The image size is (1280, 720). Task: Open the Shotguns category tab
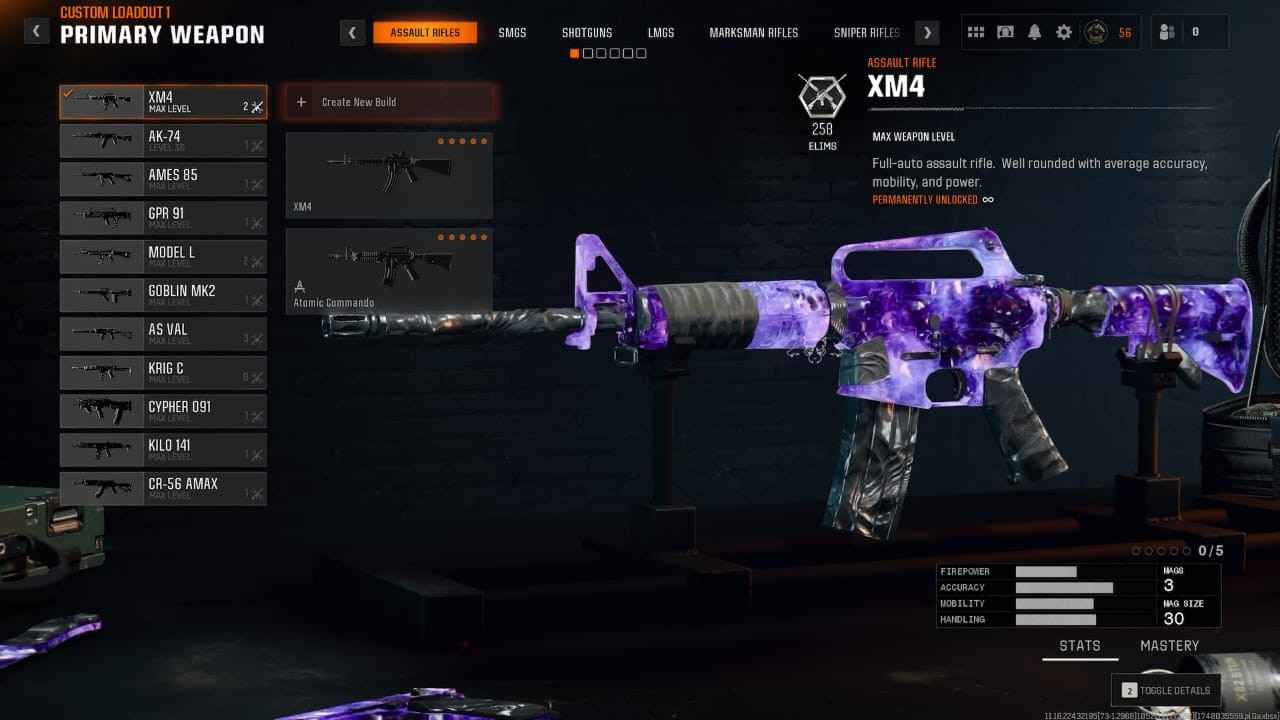587,33
